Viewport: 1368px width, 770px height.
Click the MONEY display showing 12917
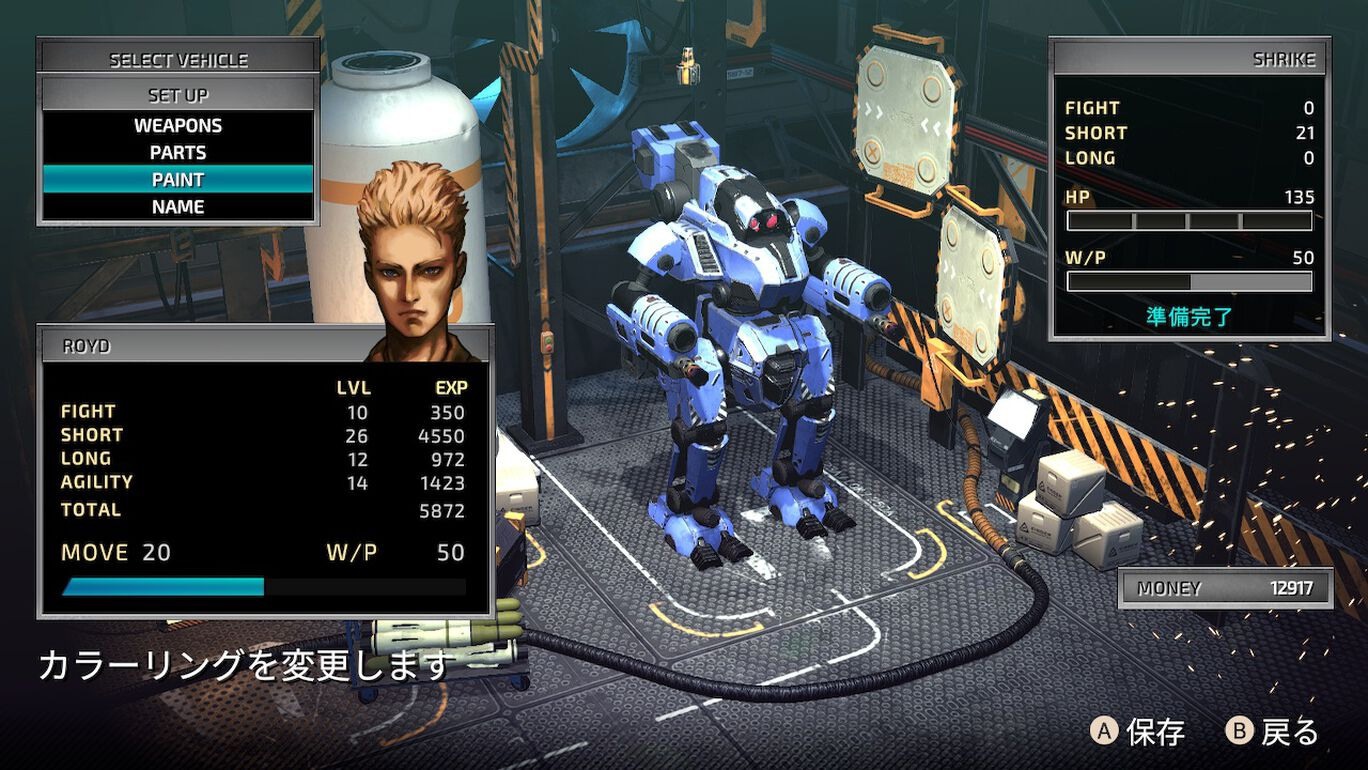coord(1225,588)
